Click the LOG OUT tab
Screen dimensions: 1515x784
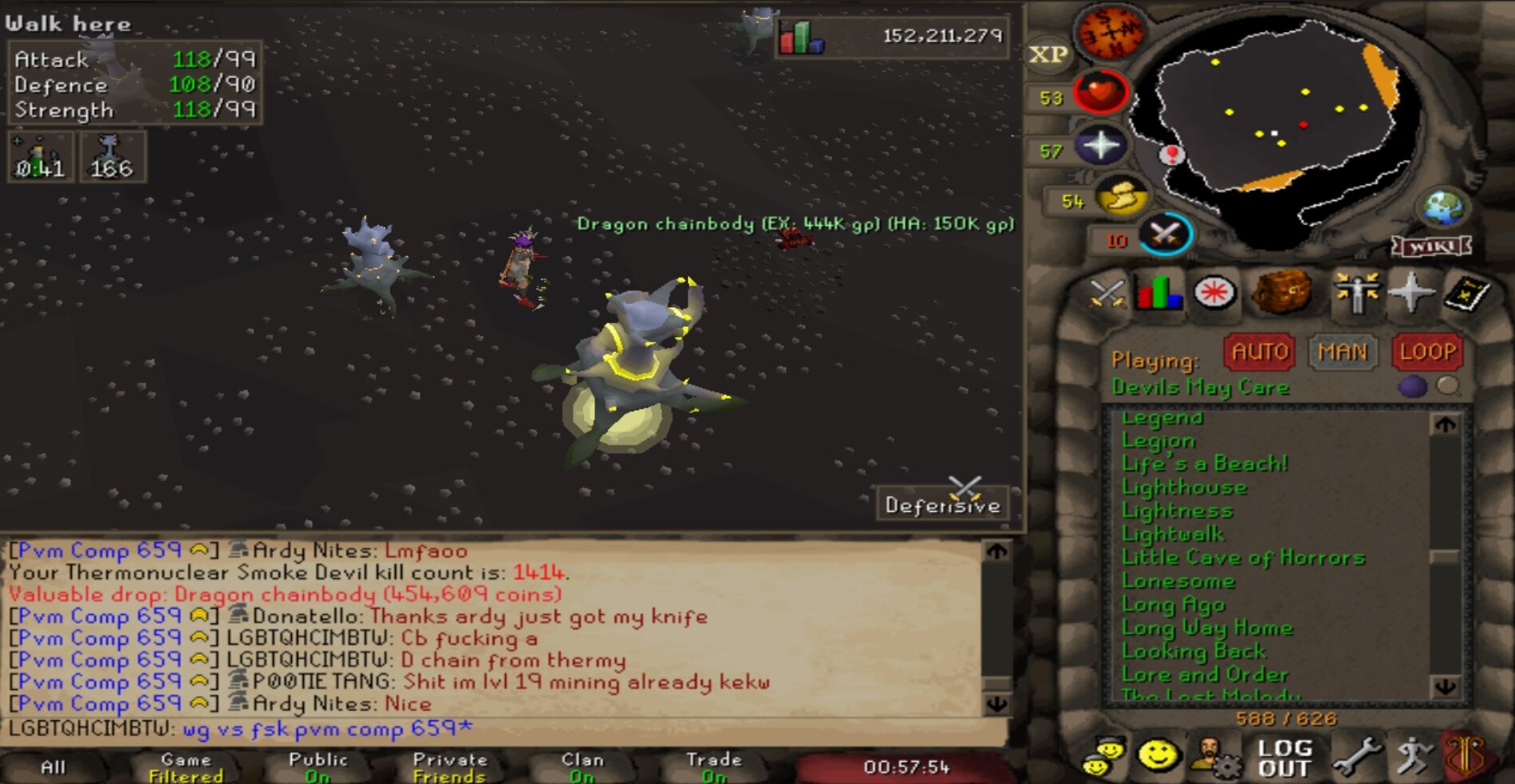tap(1284, 758)
